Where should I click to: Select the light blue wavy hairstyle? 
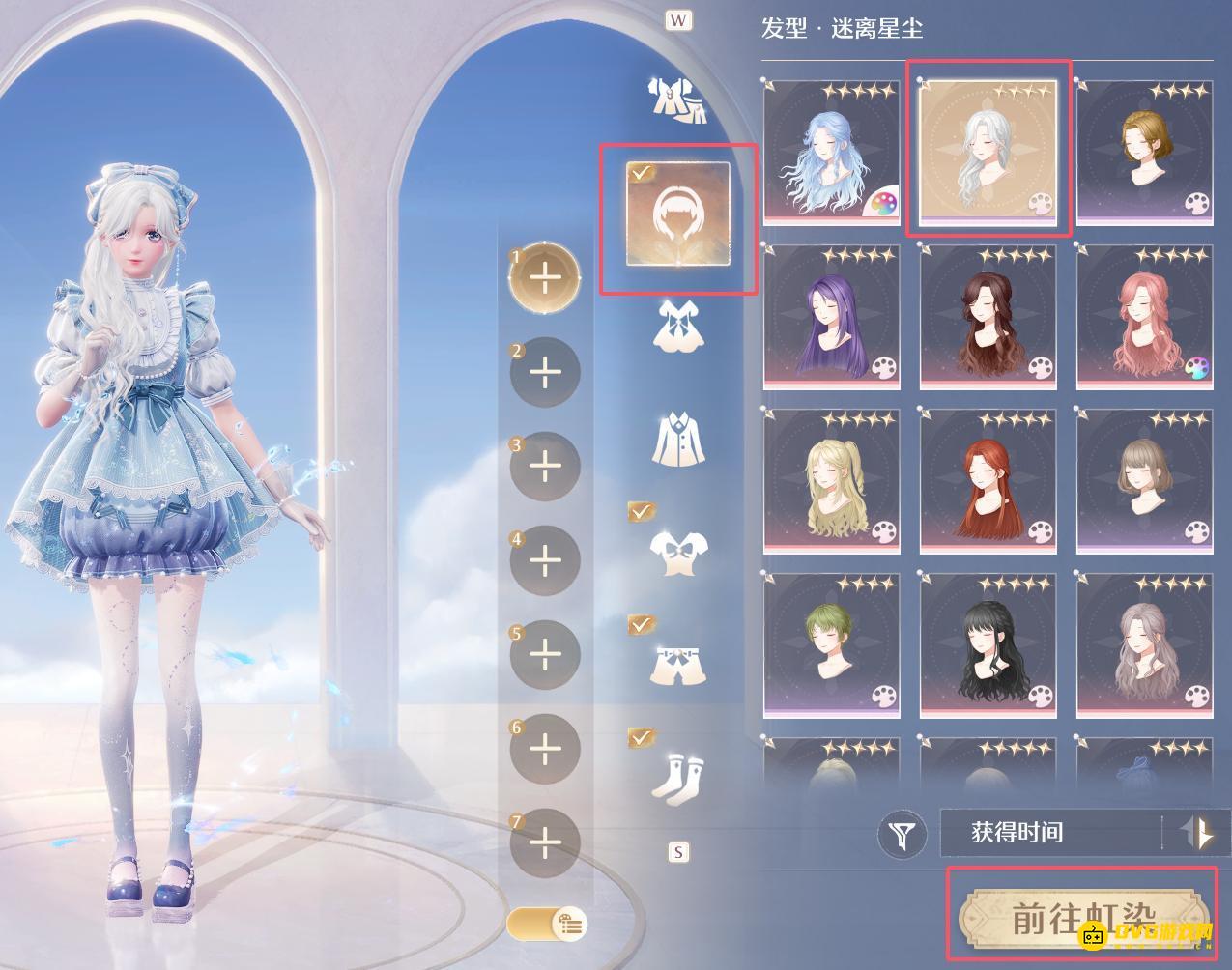coord(832,153)
